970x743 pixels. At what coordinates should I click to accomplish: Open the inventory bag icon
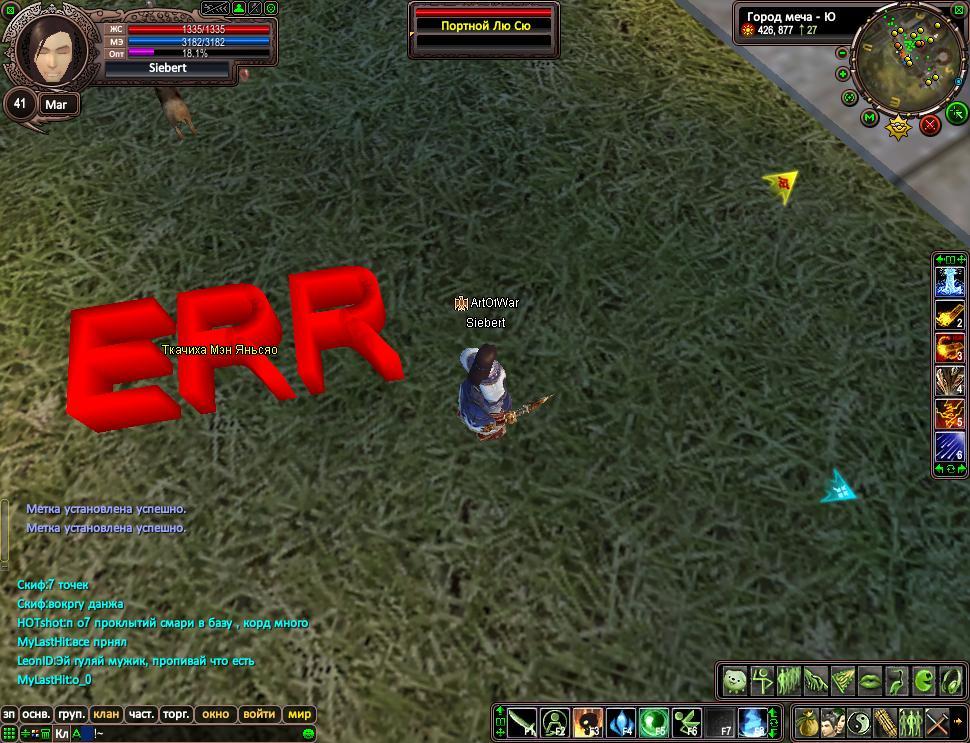click(807, 722)
